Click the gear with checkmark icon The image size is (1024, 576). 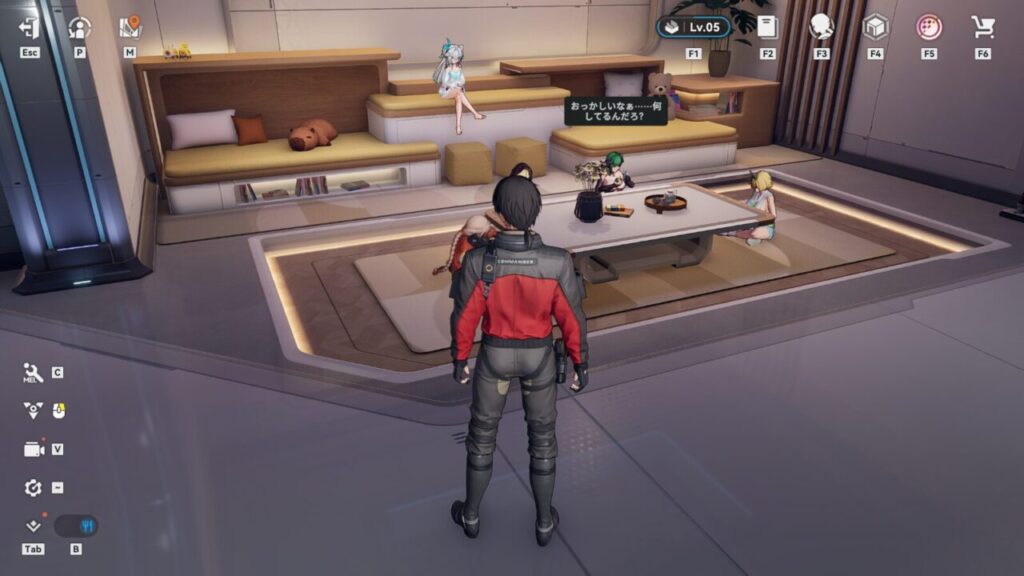(x=33, y=487)
